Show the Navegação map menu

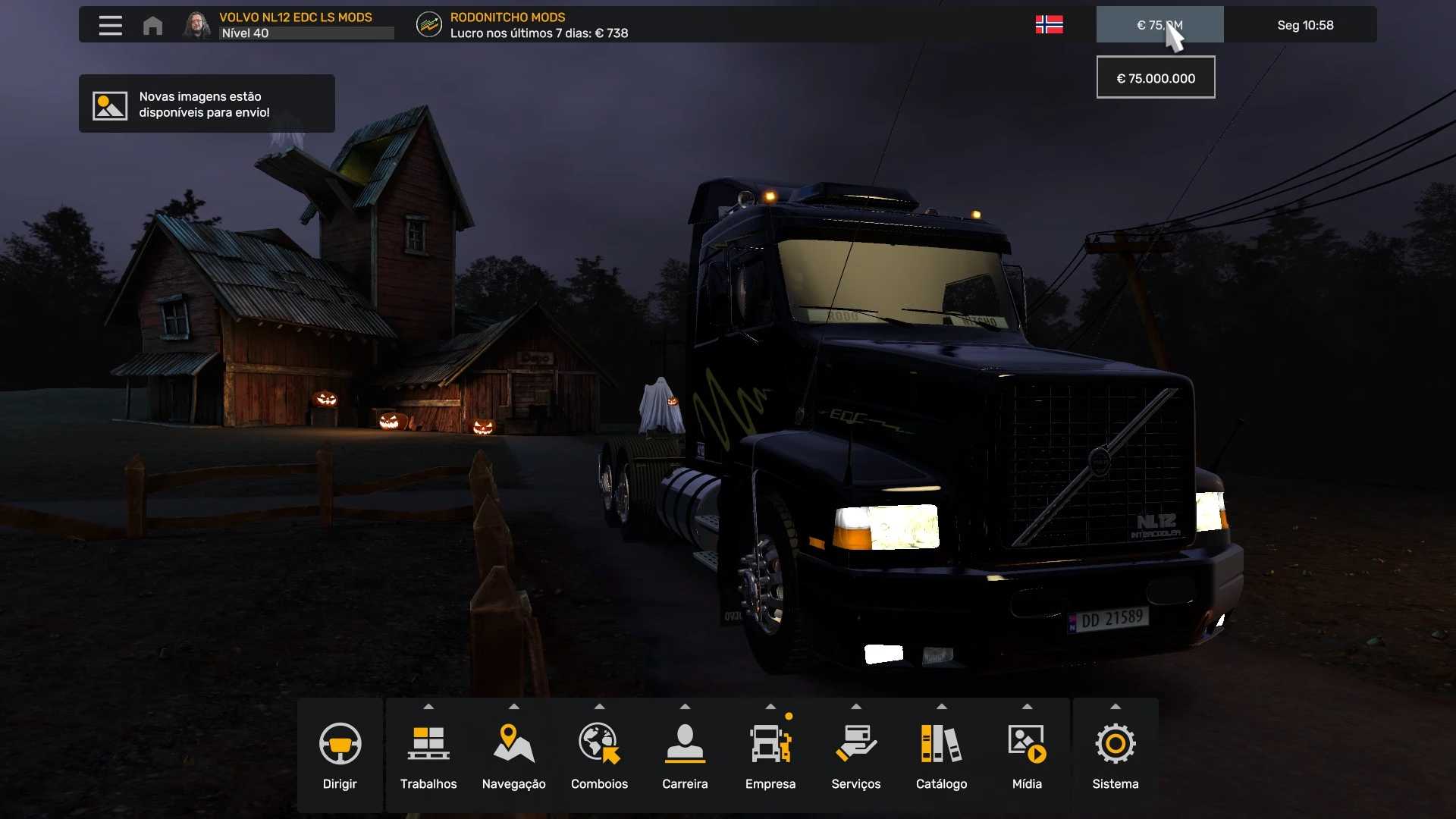tap(513, 755)
